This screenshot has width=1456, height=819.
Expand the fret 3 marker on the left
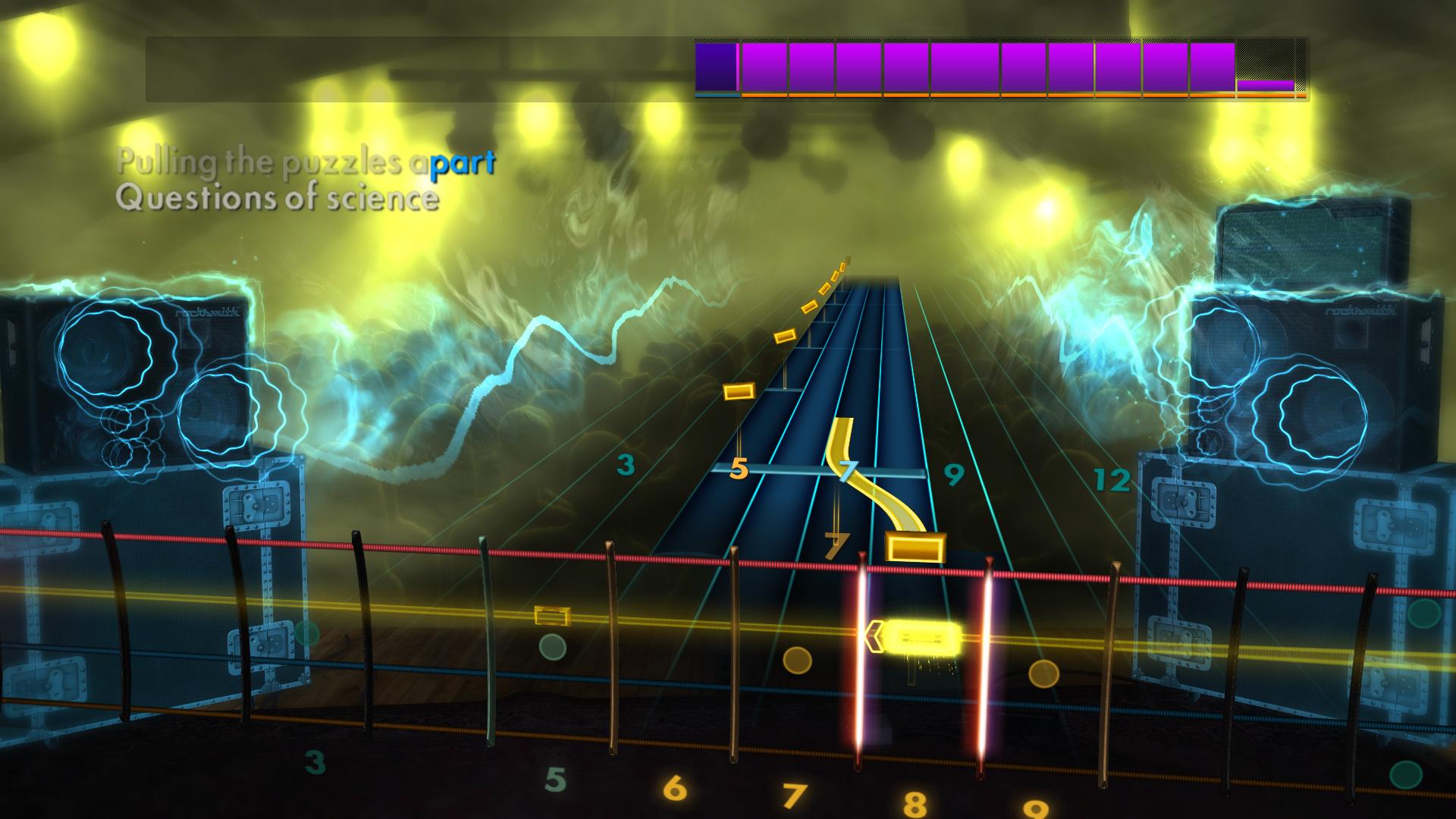click(x=624, y=464)
